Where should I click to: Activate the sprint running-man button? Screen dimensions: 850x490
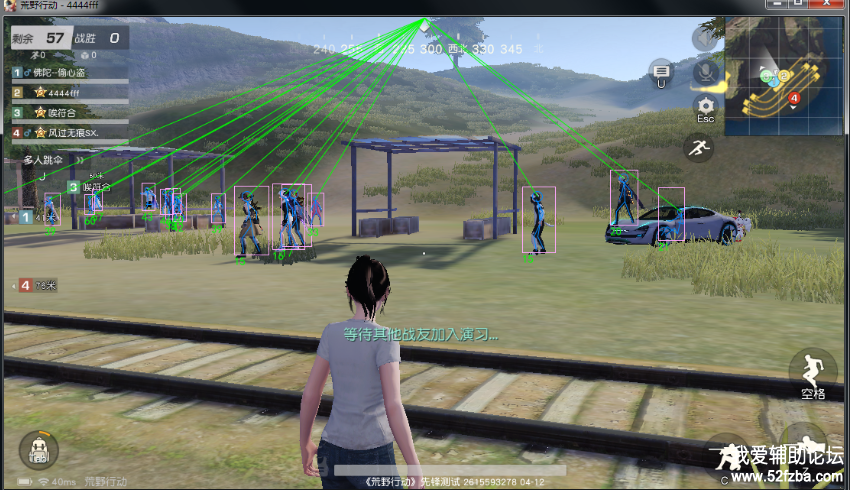698,149
